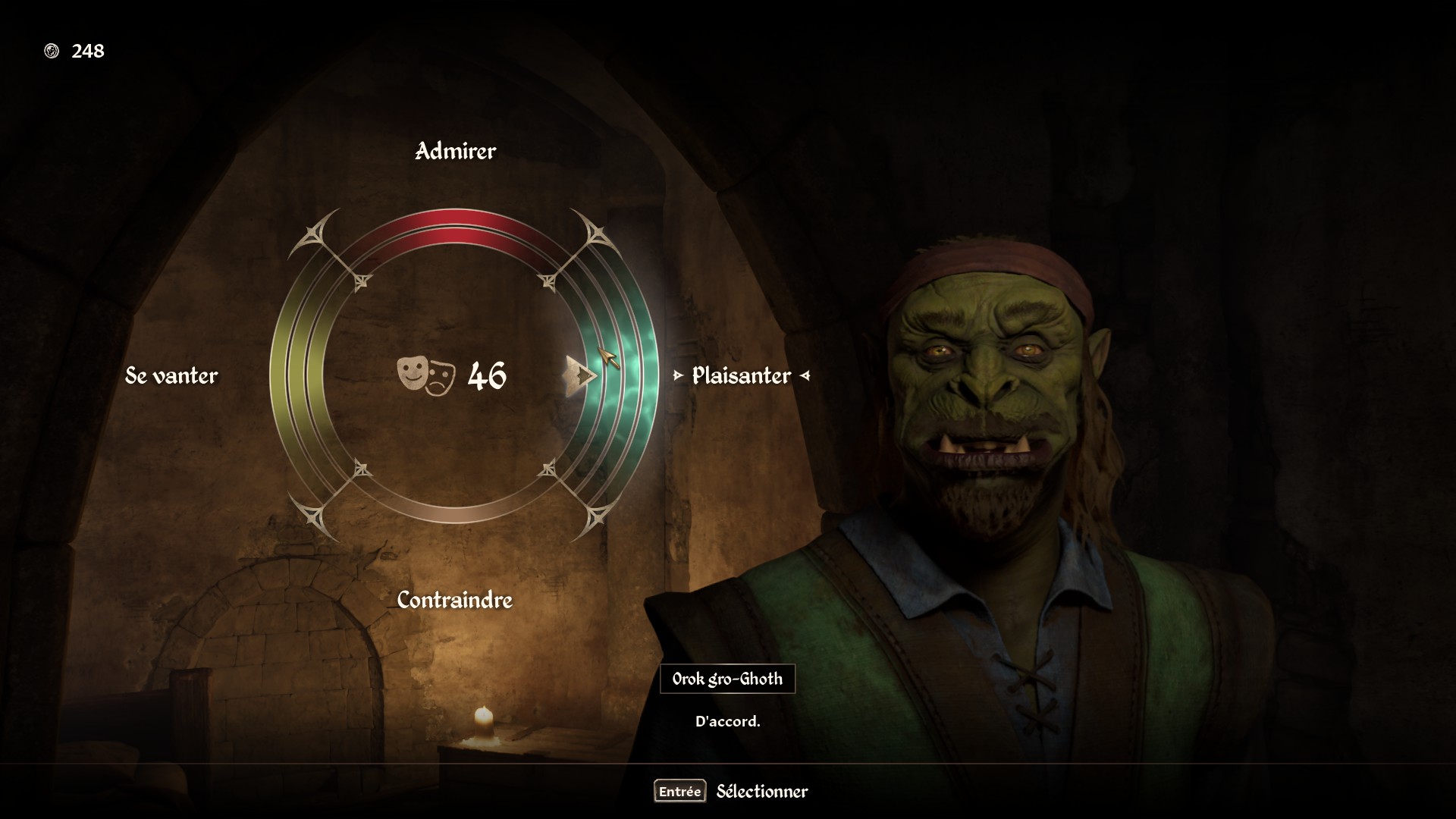Pick the Plaisanter option
The height and width of the screenshot is (819, 1456).
click(741, 375)
